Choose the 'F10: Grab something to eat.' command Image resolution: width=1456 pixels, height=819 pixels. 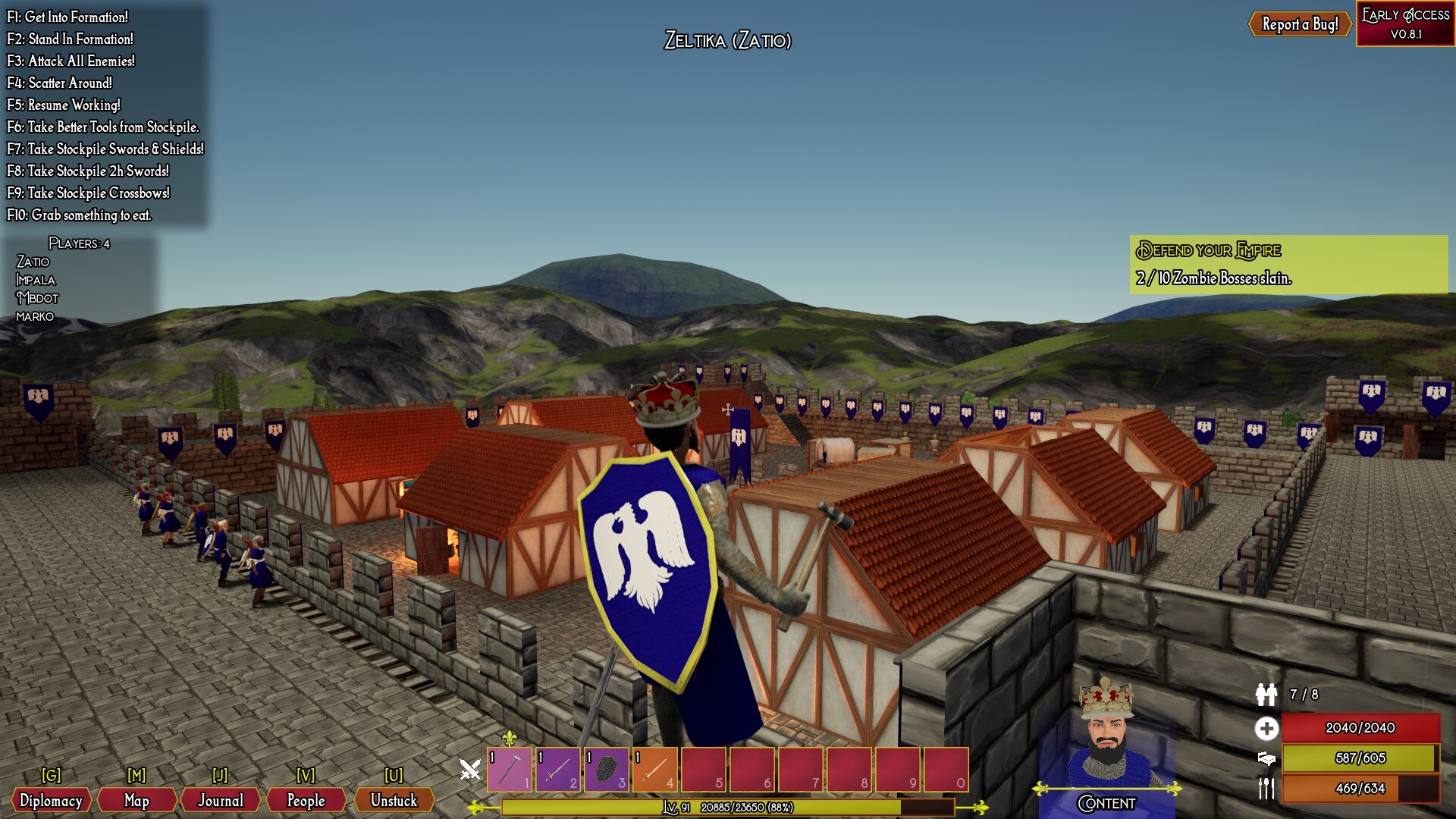[79, 215]
